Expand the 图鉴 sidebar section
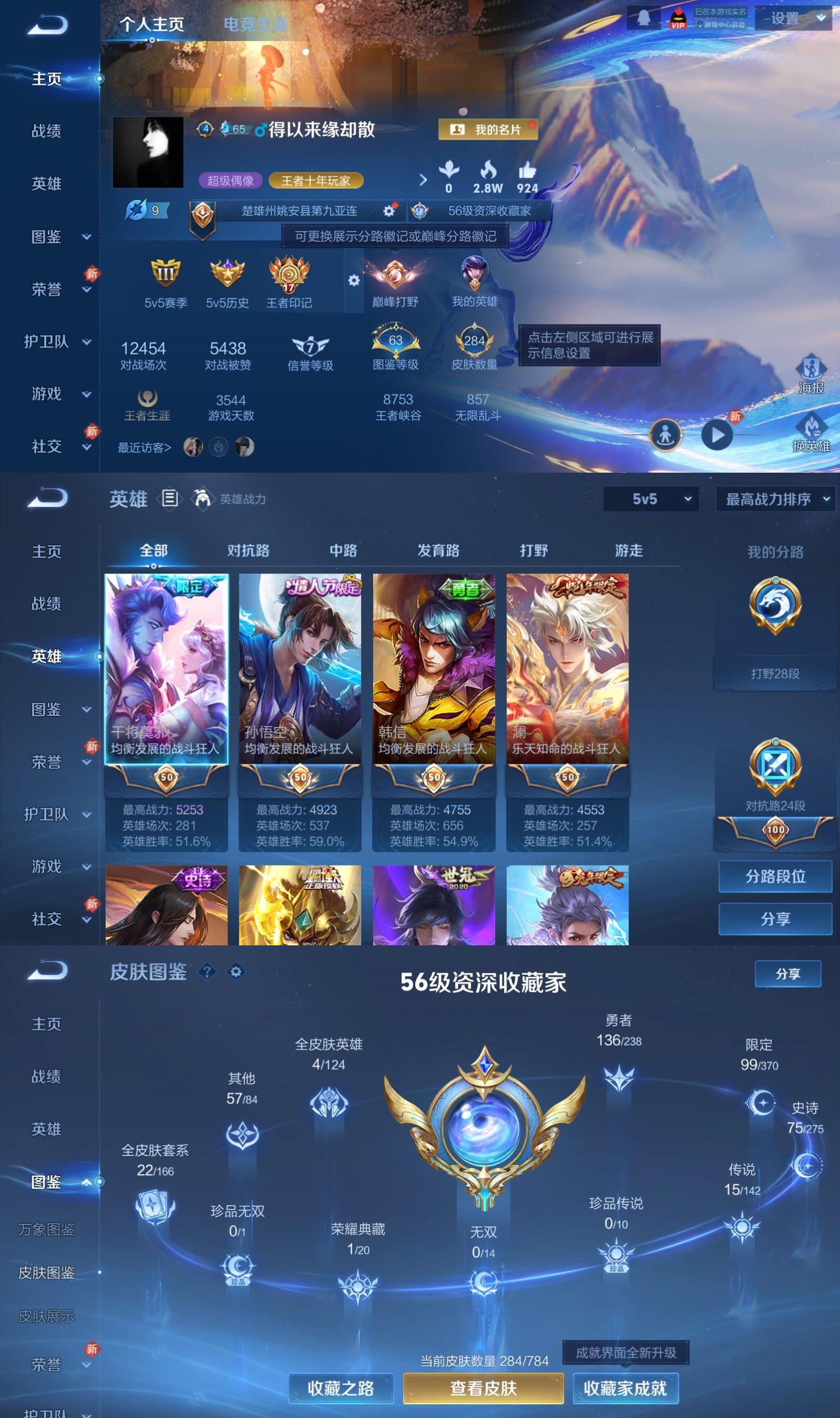Viewport: 840px width, 1418px height. (48, 710)
